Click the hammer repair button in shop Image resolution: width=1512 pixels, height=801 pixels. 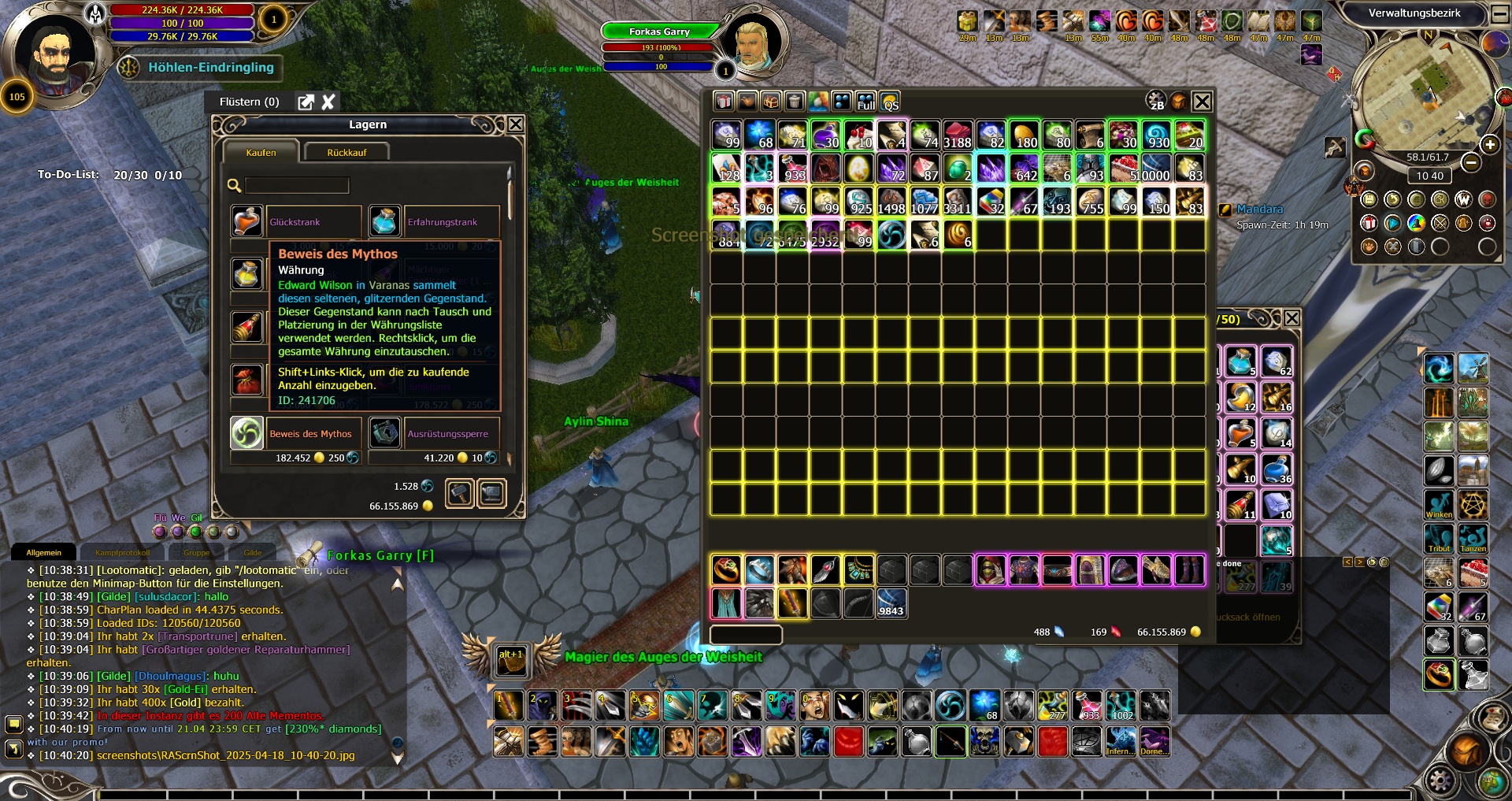pyautogui.click(x=460, y=494)
